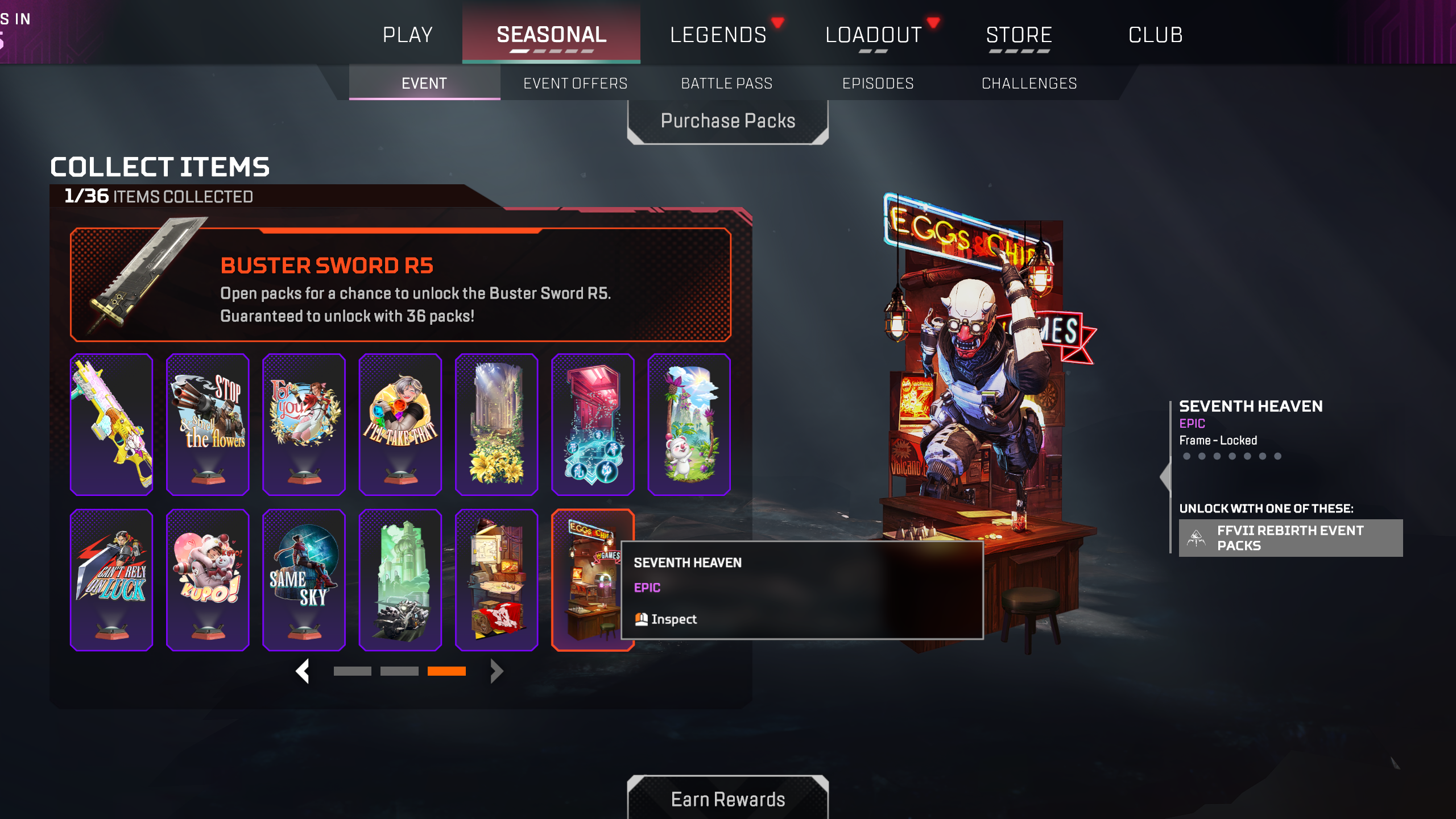This screenshot has width=1456, height=819.
Task: Click the right carousel arrow
Action: click(496, 671)
